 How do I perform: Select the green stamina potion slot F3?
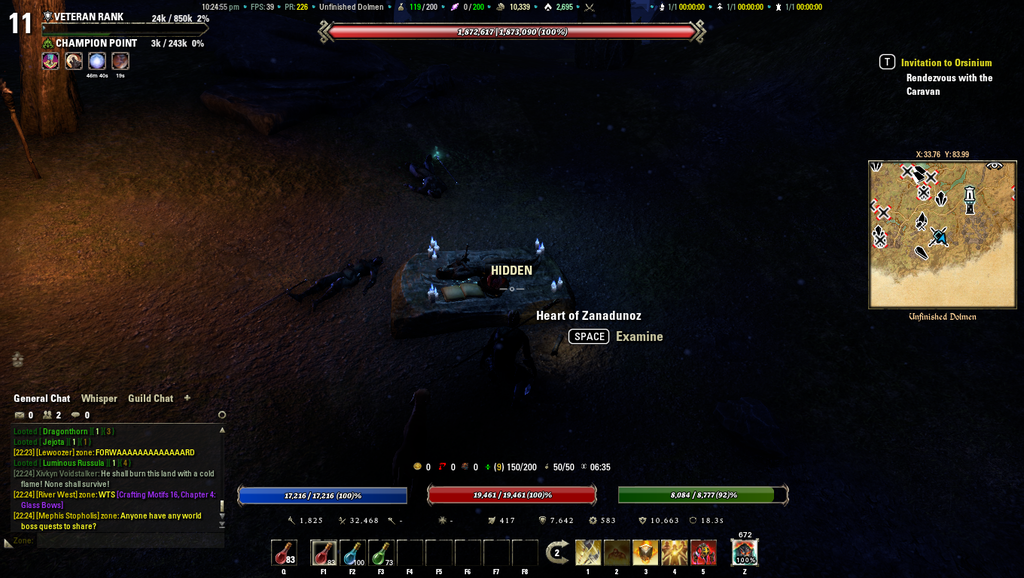click(381, 553)
